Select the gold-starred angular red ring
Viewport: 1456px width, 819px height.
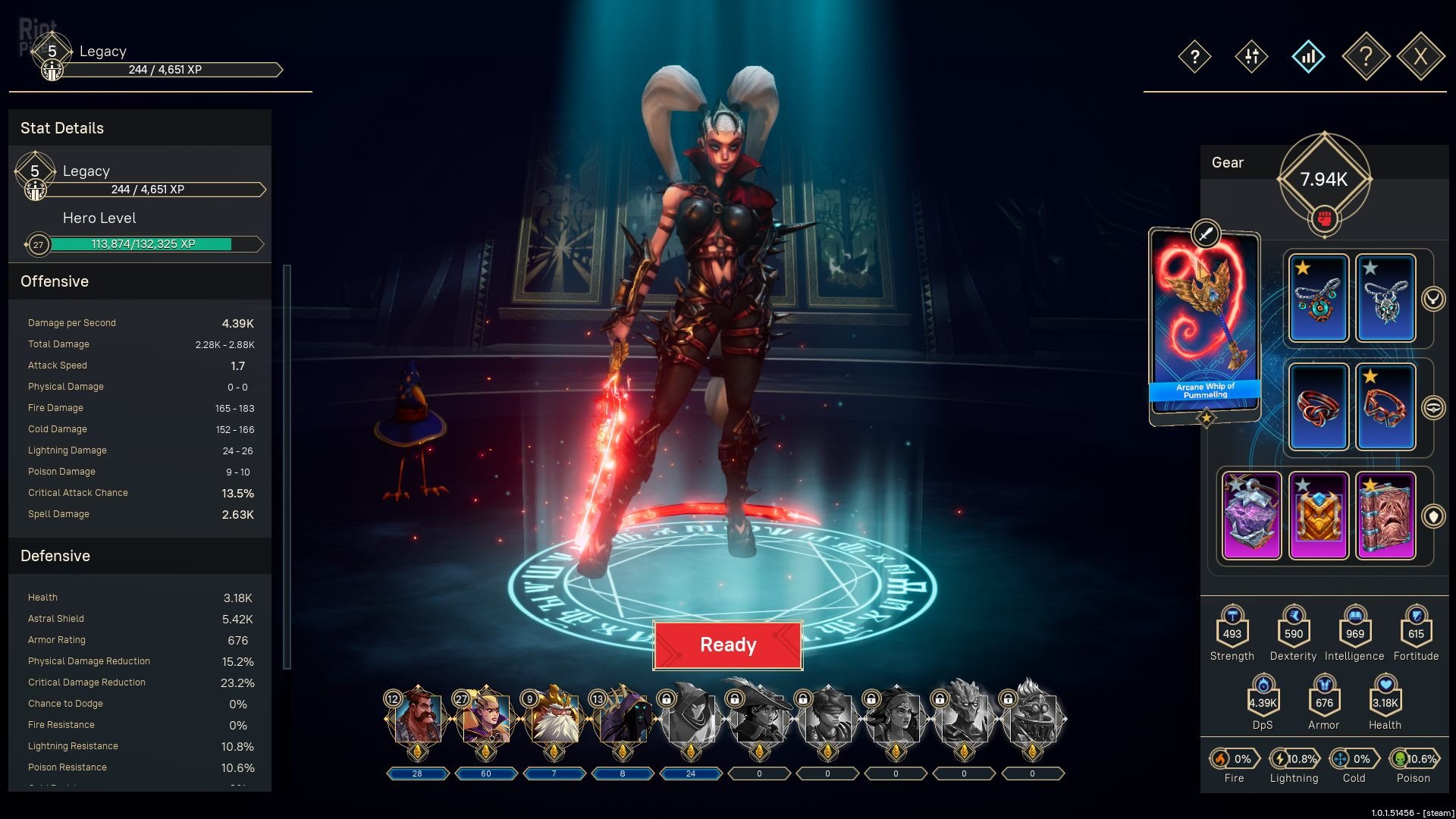point(1385,407)
